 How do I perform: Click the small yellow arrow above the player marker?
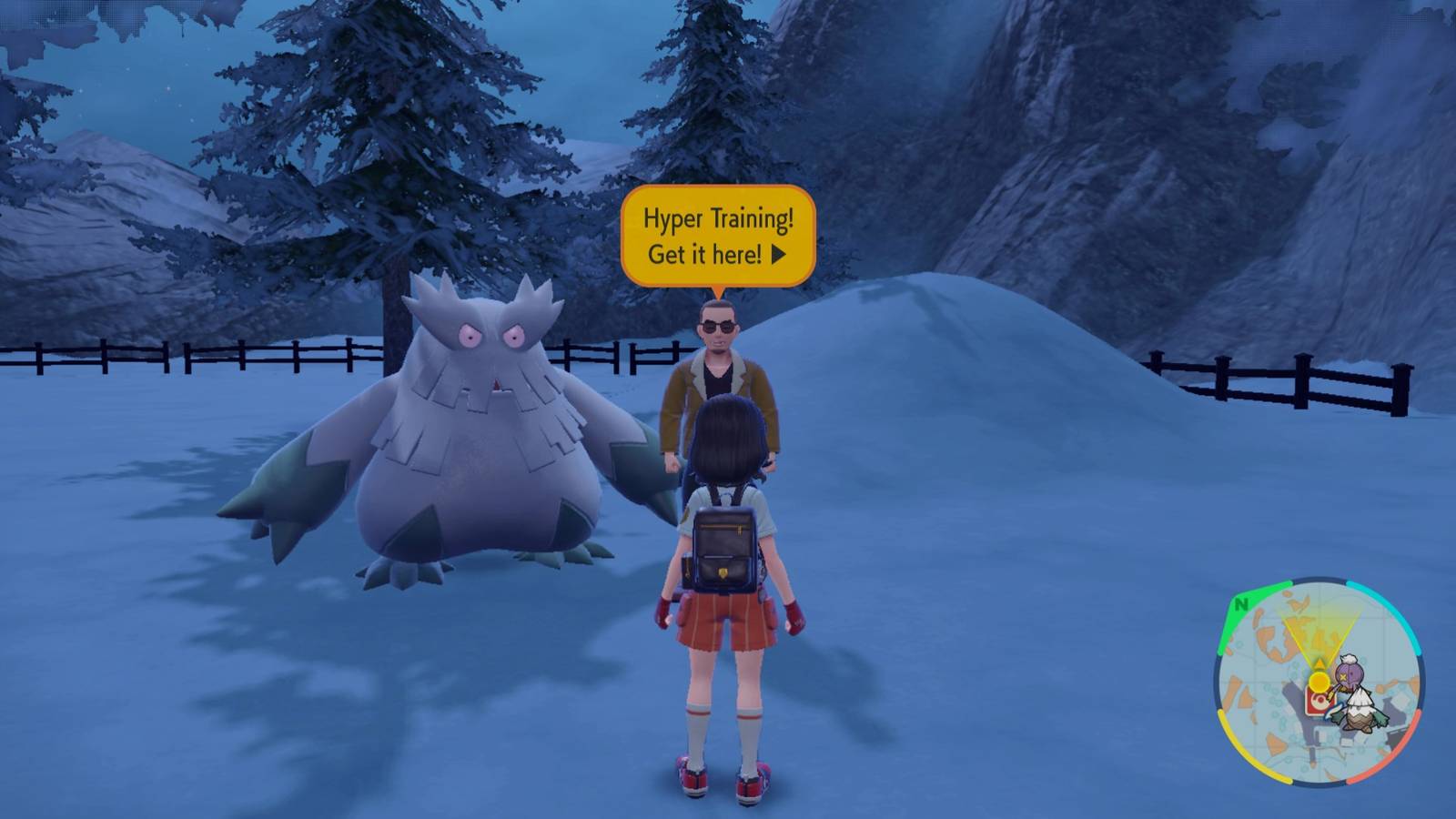click(1319, 663)
